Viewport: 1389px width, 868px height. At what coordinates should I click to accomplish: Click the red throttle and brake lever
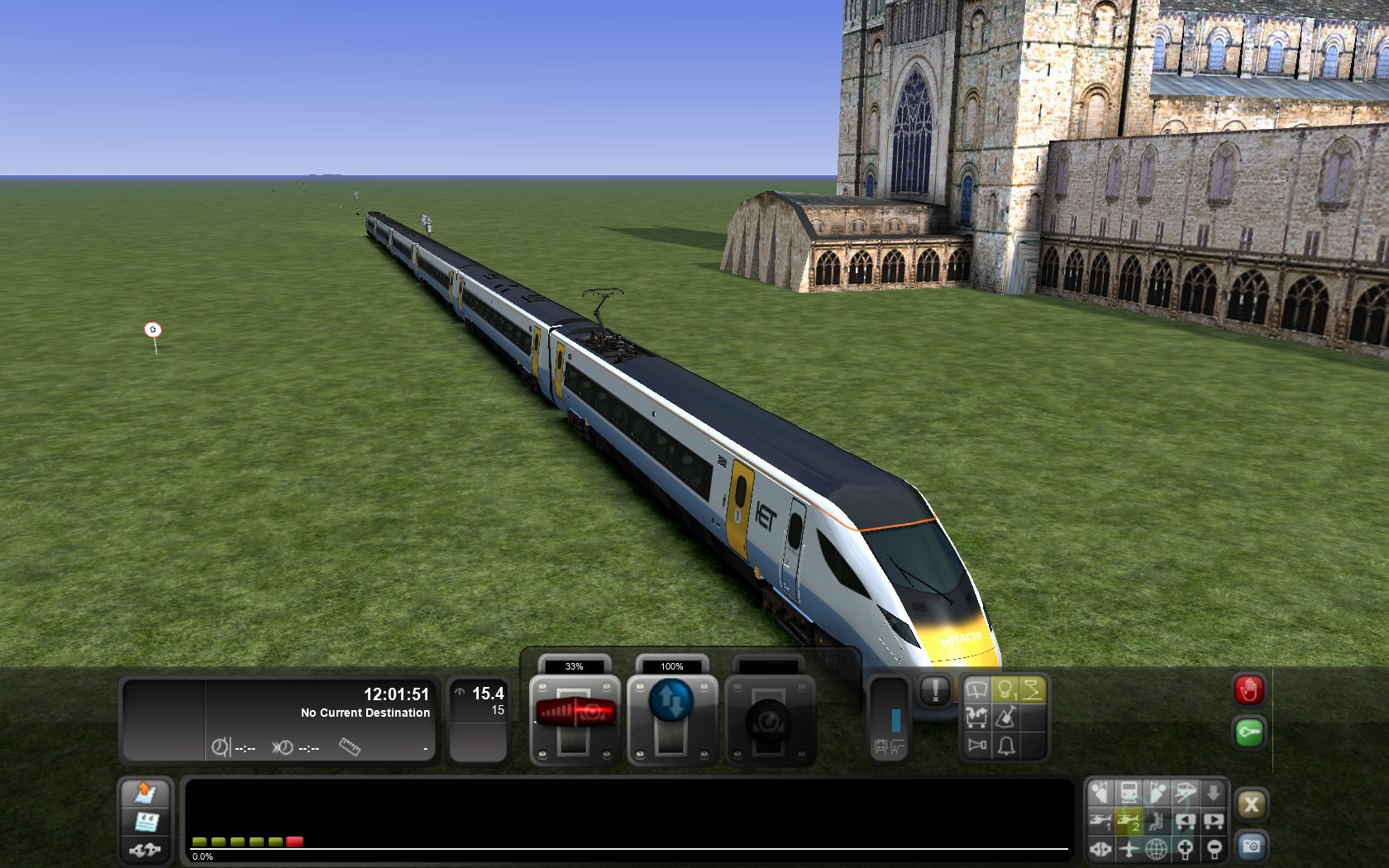pos(575,712)
